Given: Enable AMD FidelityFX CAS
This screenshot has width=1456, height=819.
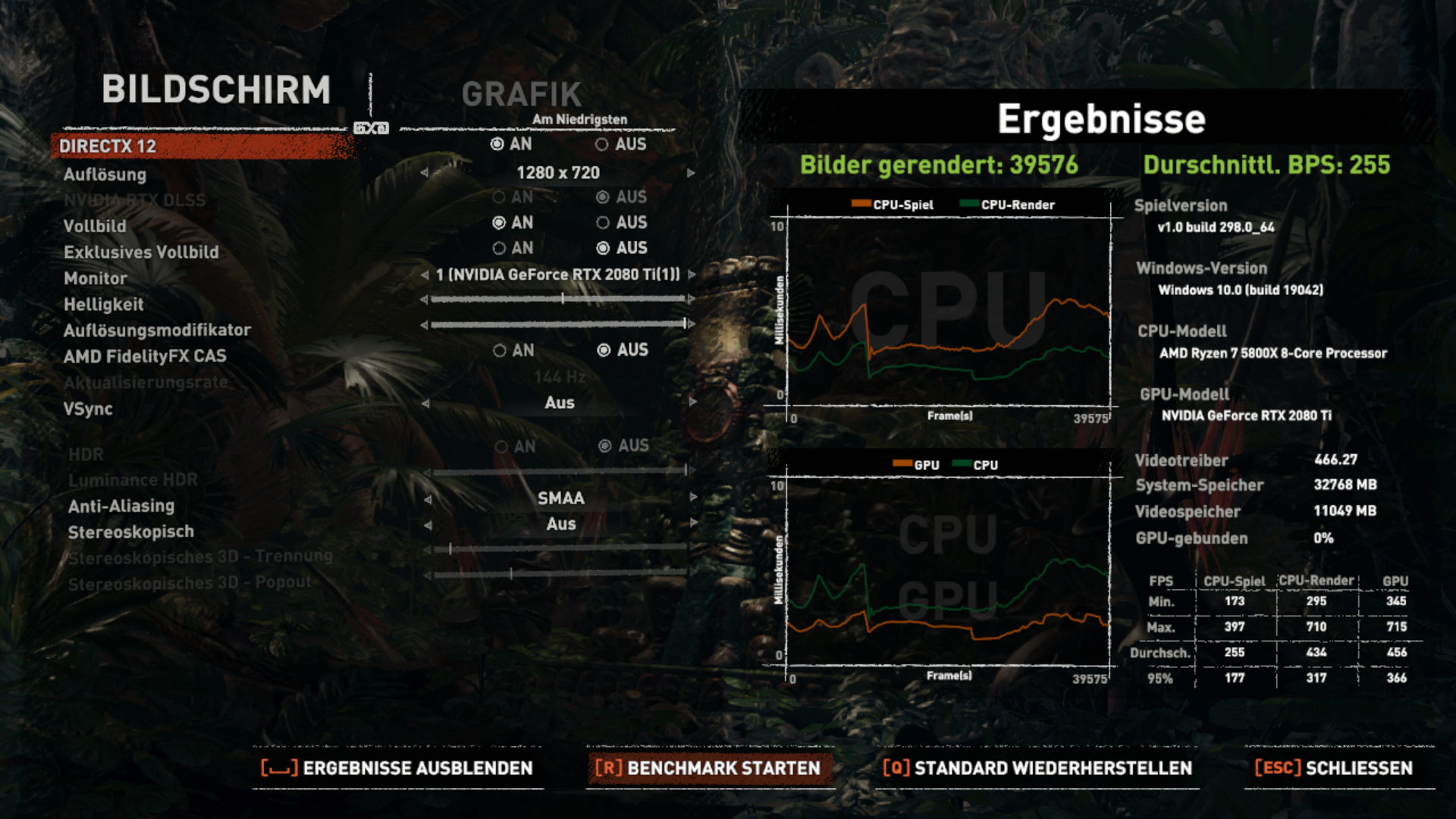Looking at the screenshot, I should click(500, 350).
